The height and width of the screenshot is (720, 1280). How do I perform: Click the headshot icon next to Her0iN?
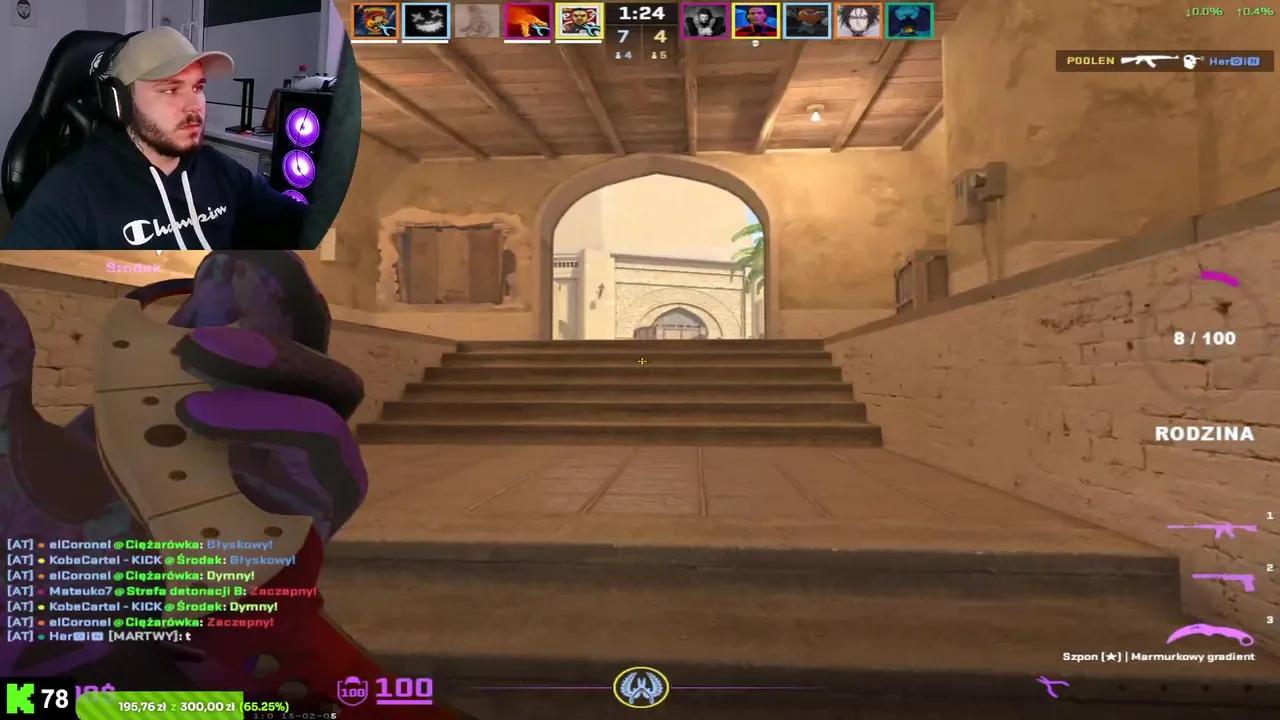tap(1192, 61)
